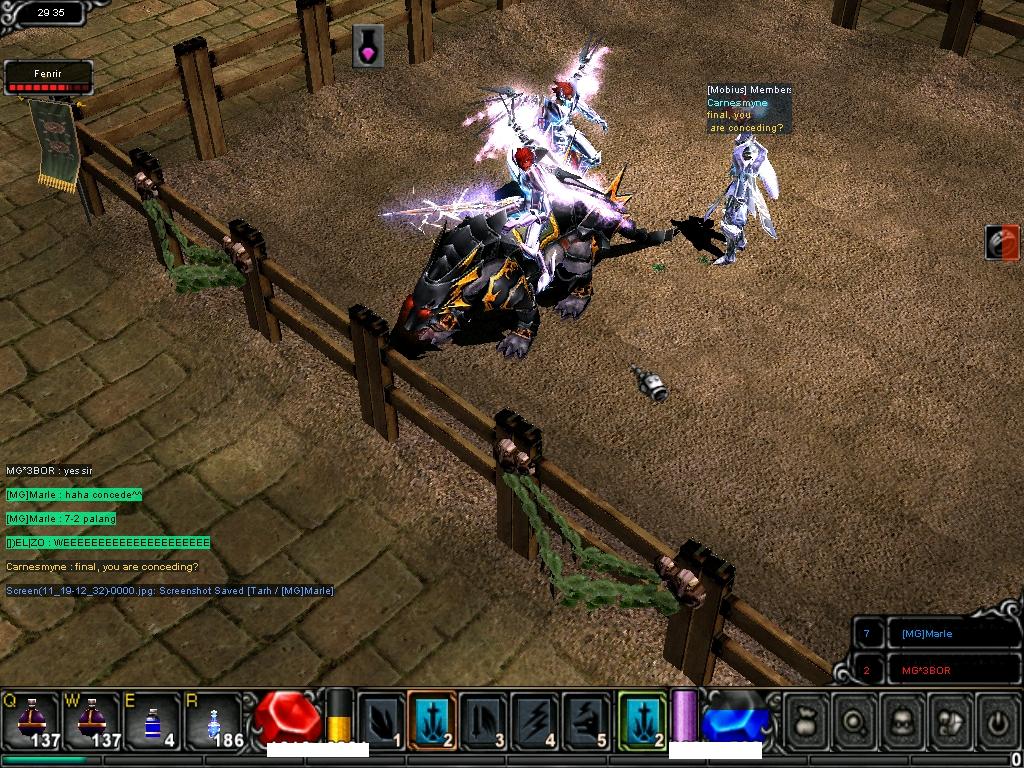Select the highlighted sword skill in slot 2
The width and height of the screenshot is (1024, 768).
coord(432,720)
